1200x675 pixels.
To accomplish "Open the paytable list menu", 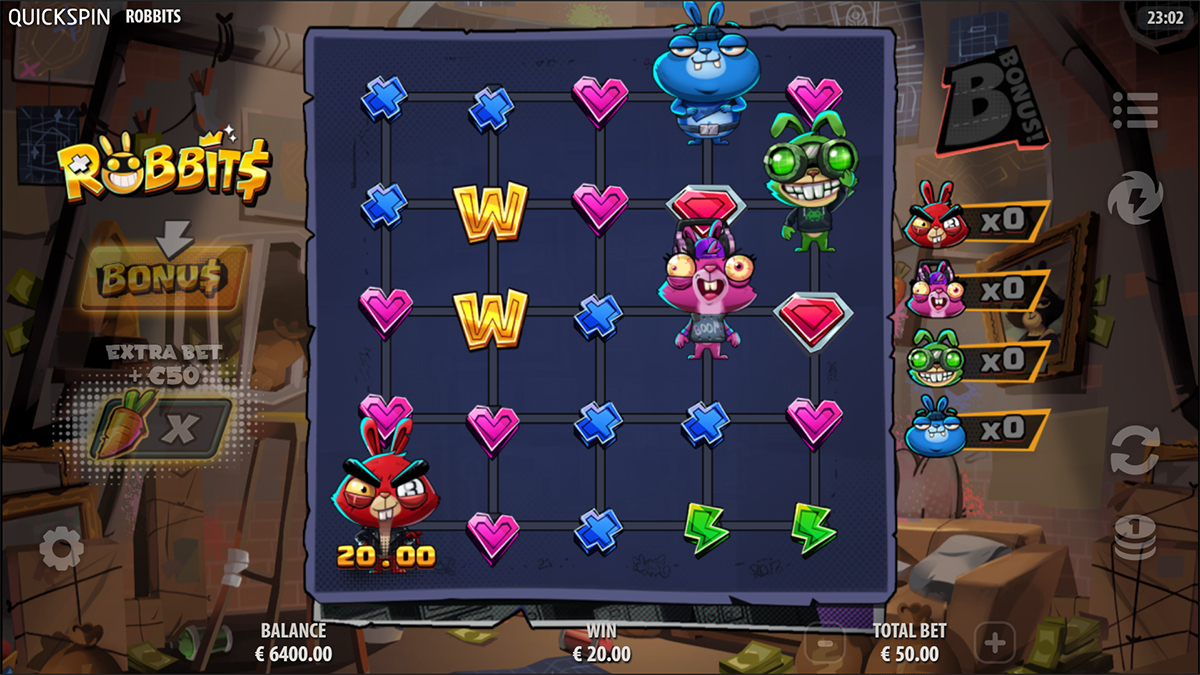I will click(1135, 110).
